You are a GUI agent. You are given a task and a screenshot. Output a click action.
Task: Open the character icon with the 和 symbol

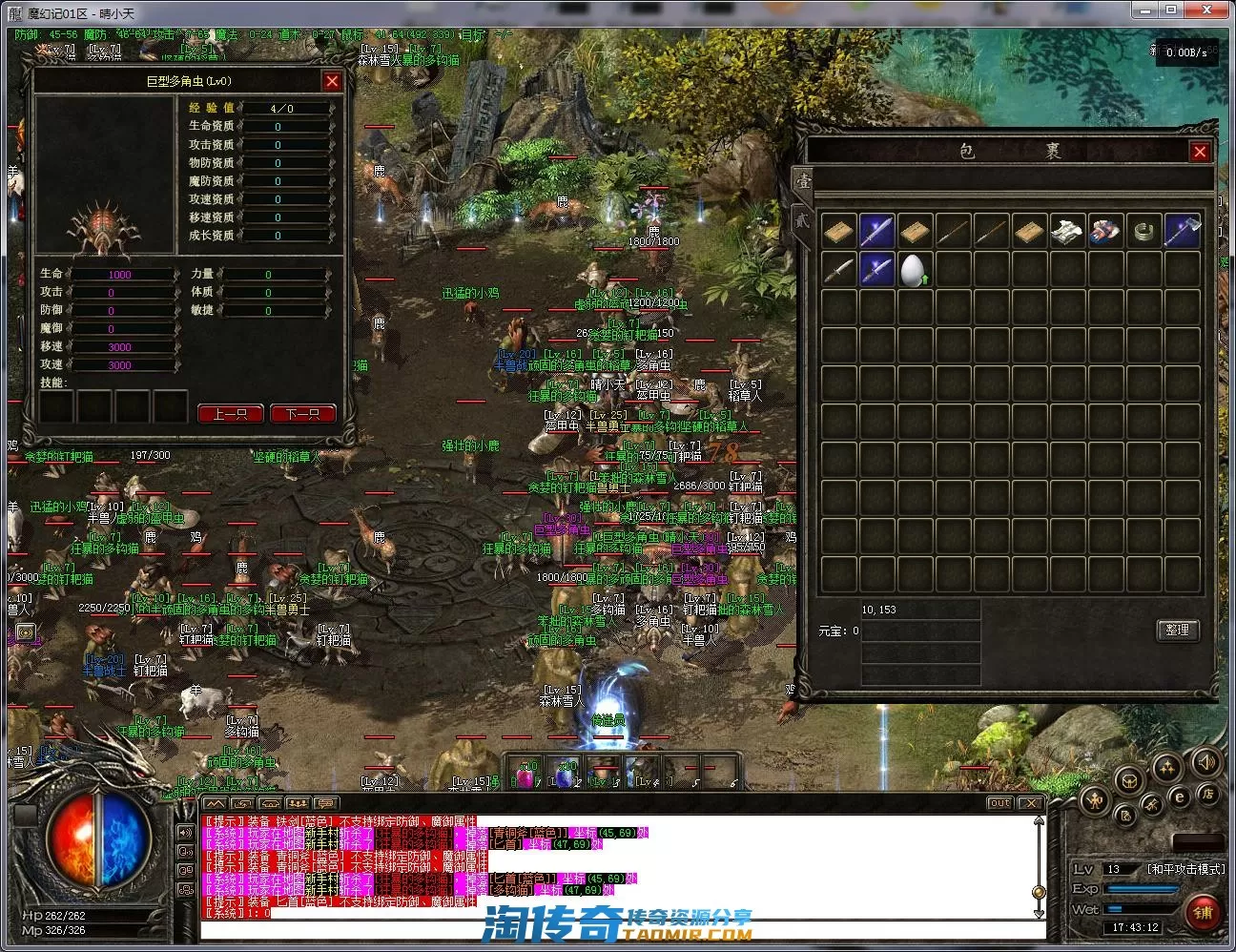tap(1097, 801)
